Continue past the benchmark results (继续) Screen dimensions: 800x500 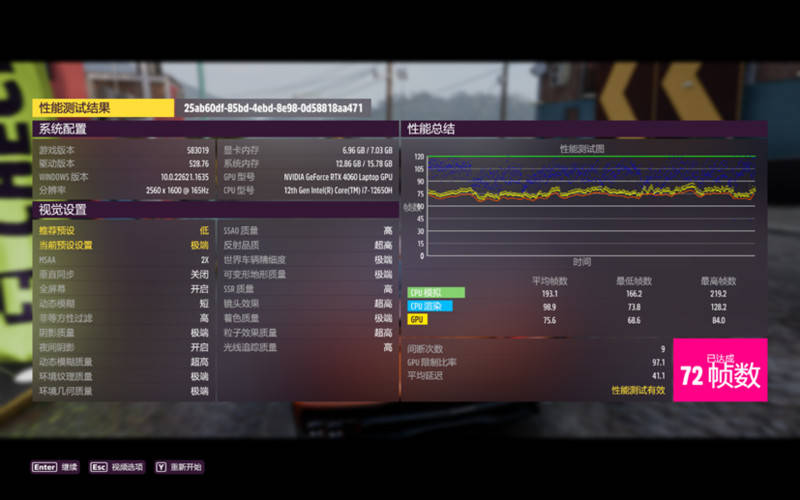pyautogui.click(x=56, y=467)
